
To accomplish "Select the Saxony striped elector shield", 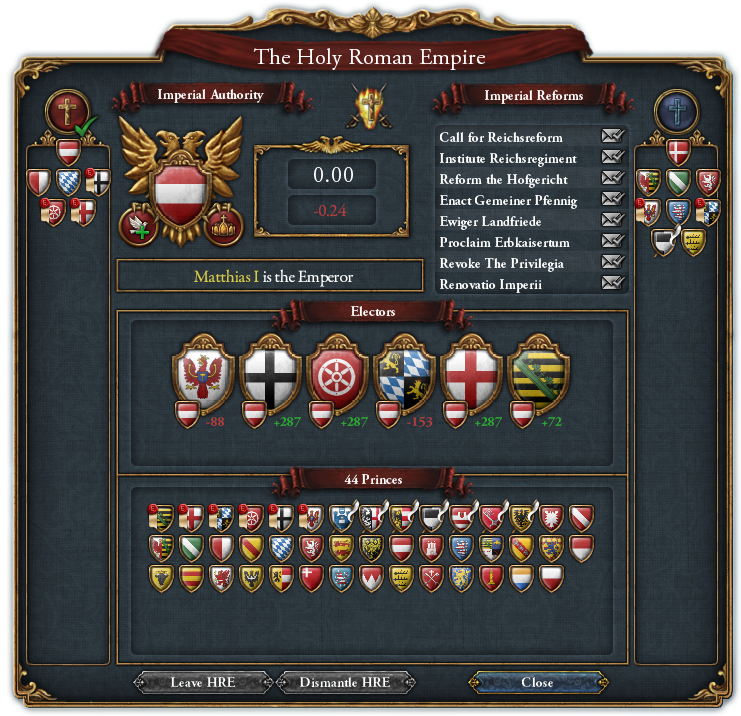I will click(x=539, y=375).
